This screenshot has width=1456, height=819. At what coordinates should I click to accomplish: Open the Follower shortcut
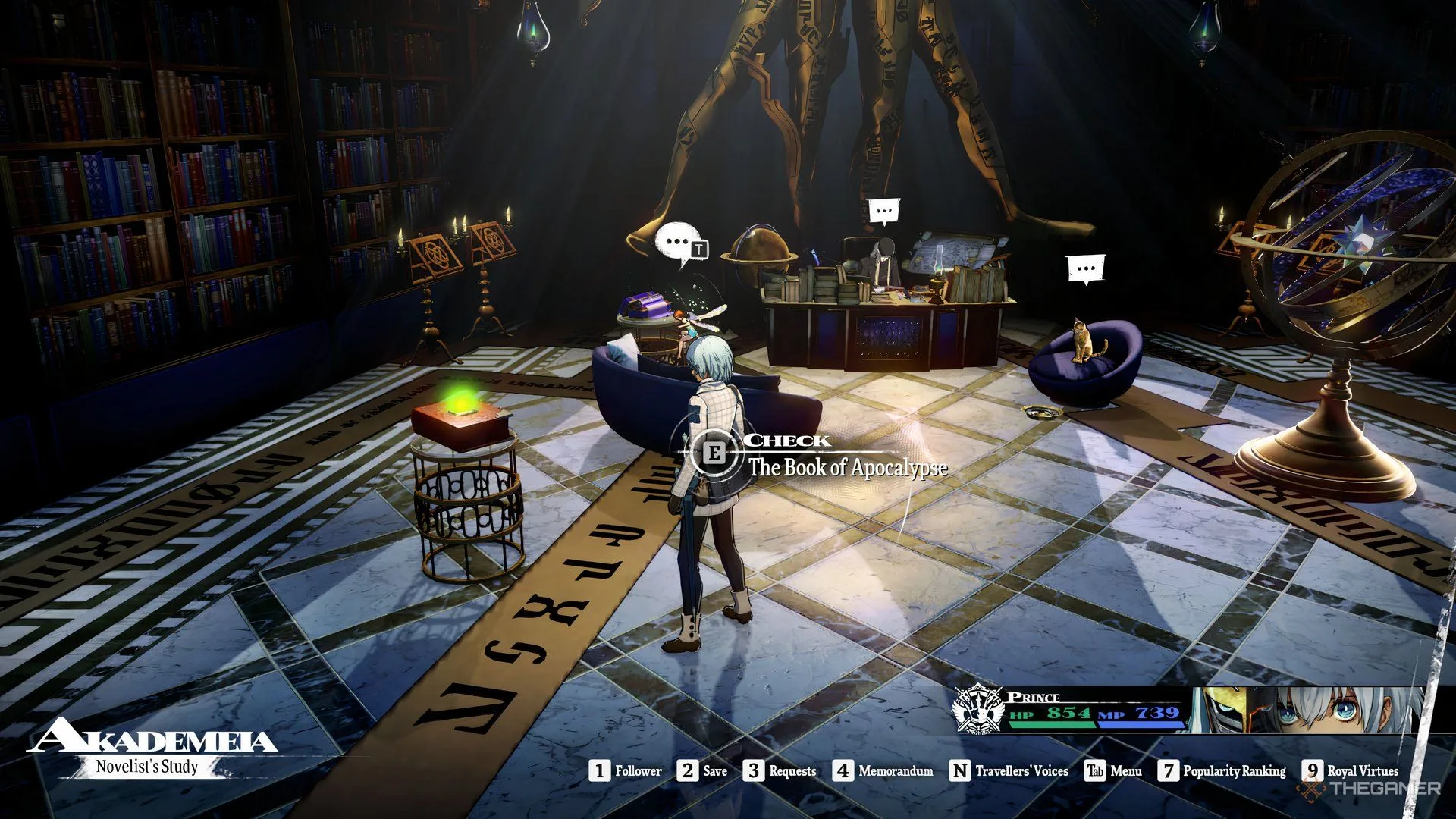pos(626,770)
